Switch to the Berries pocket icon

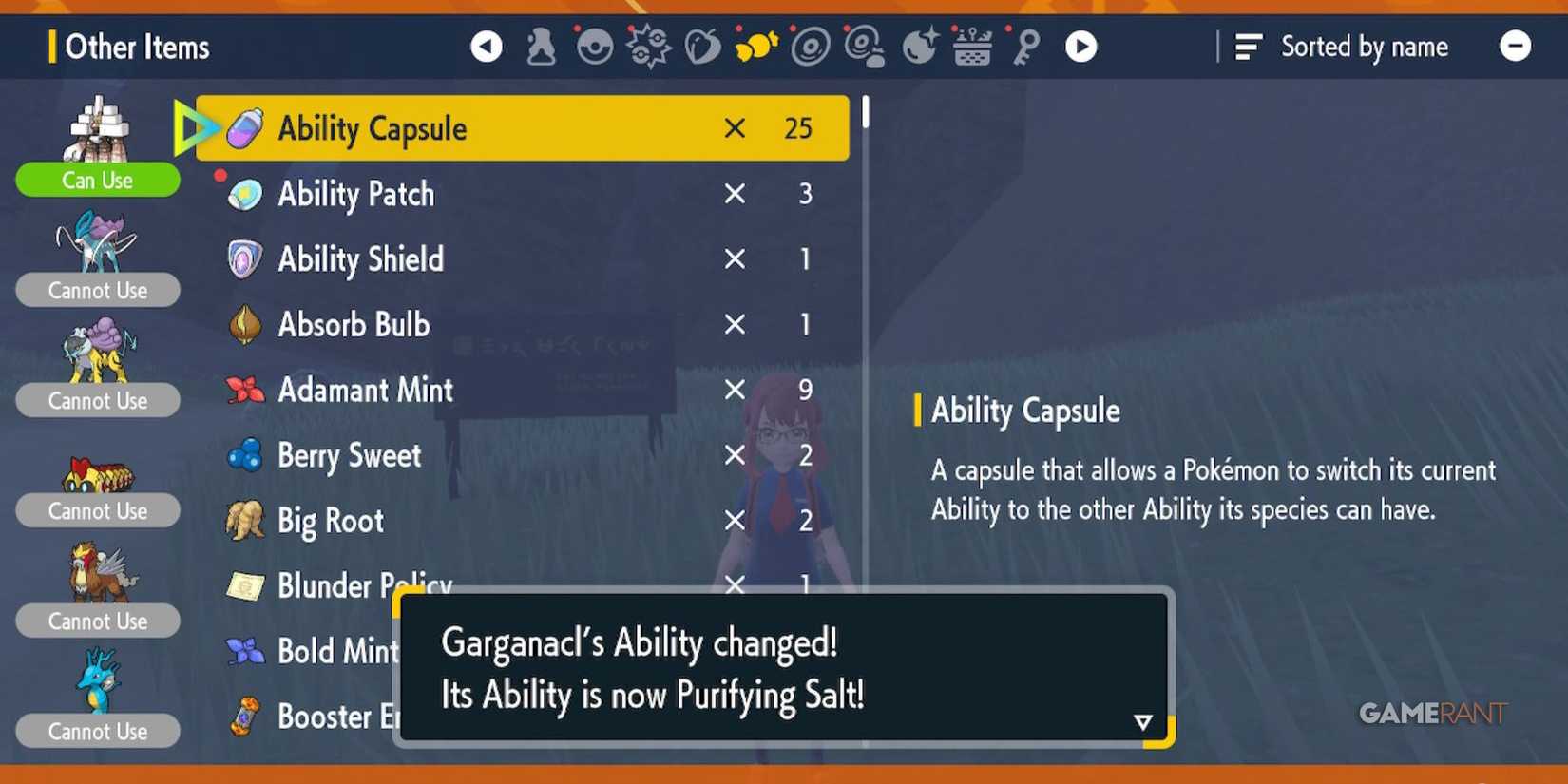pos(703,46)
